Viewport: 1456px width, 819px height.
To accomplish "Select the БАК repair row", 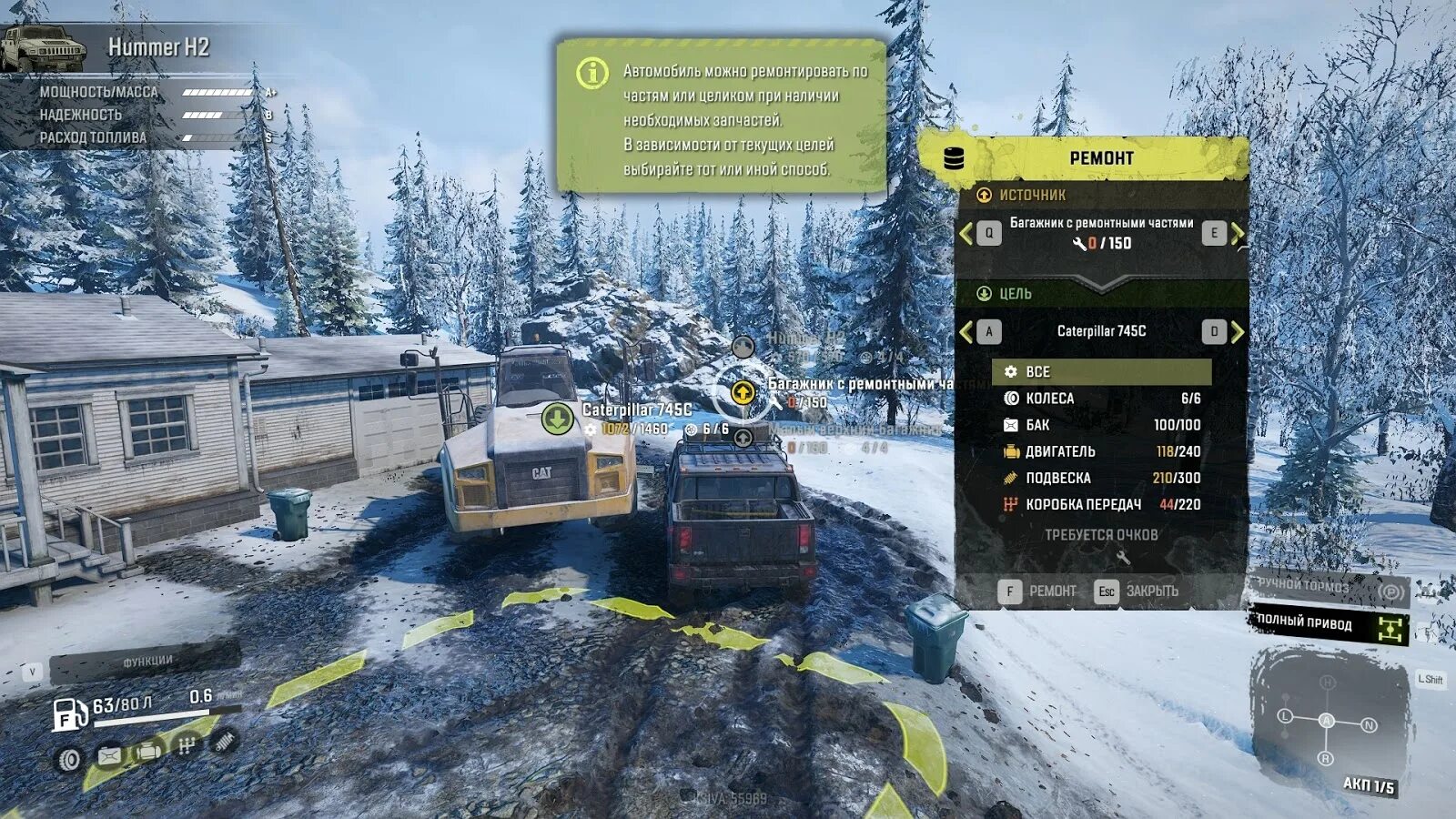I will (x=1101, y=425).
